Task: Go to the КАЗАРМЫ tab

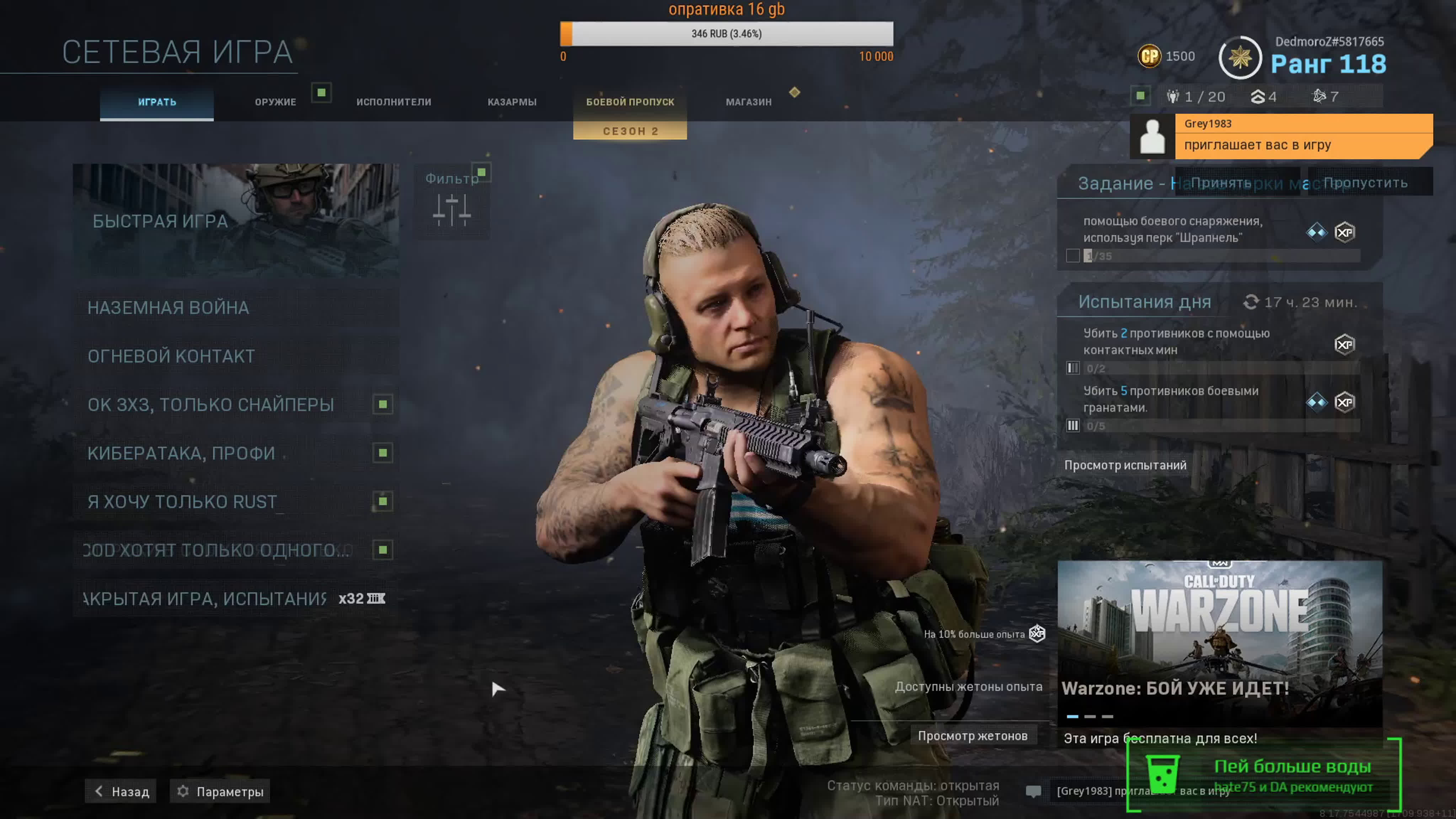Action: 512,102
